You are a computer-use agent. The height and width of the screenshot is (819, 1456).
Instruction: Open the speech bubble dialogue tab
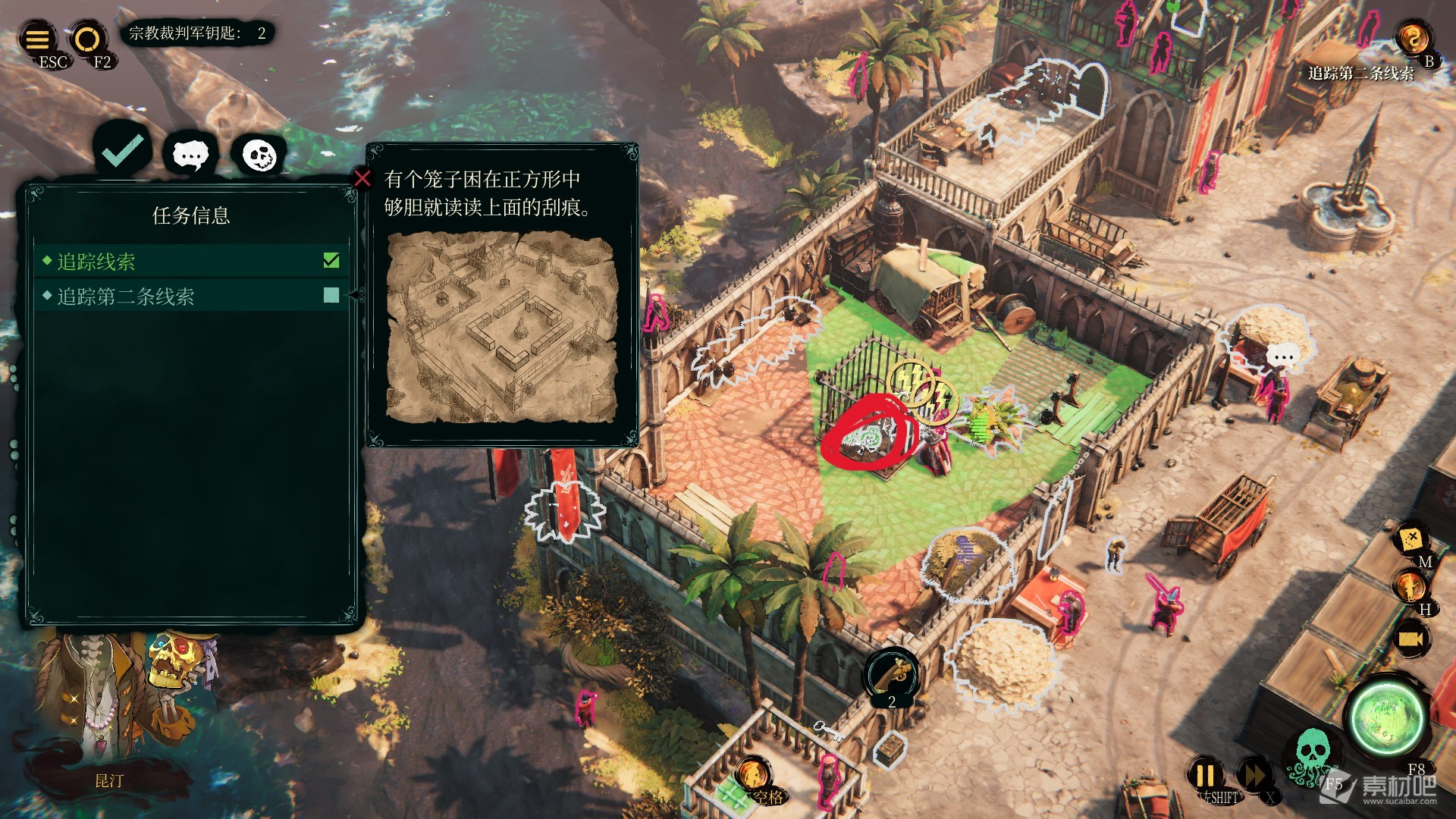(x=190, y=155)
